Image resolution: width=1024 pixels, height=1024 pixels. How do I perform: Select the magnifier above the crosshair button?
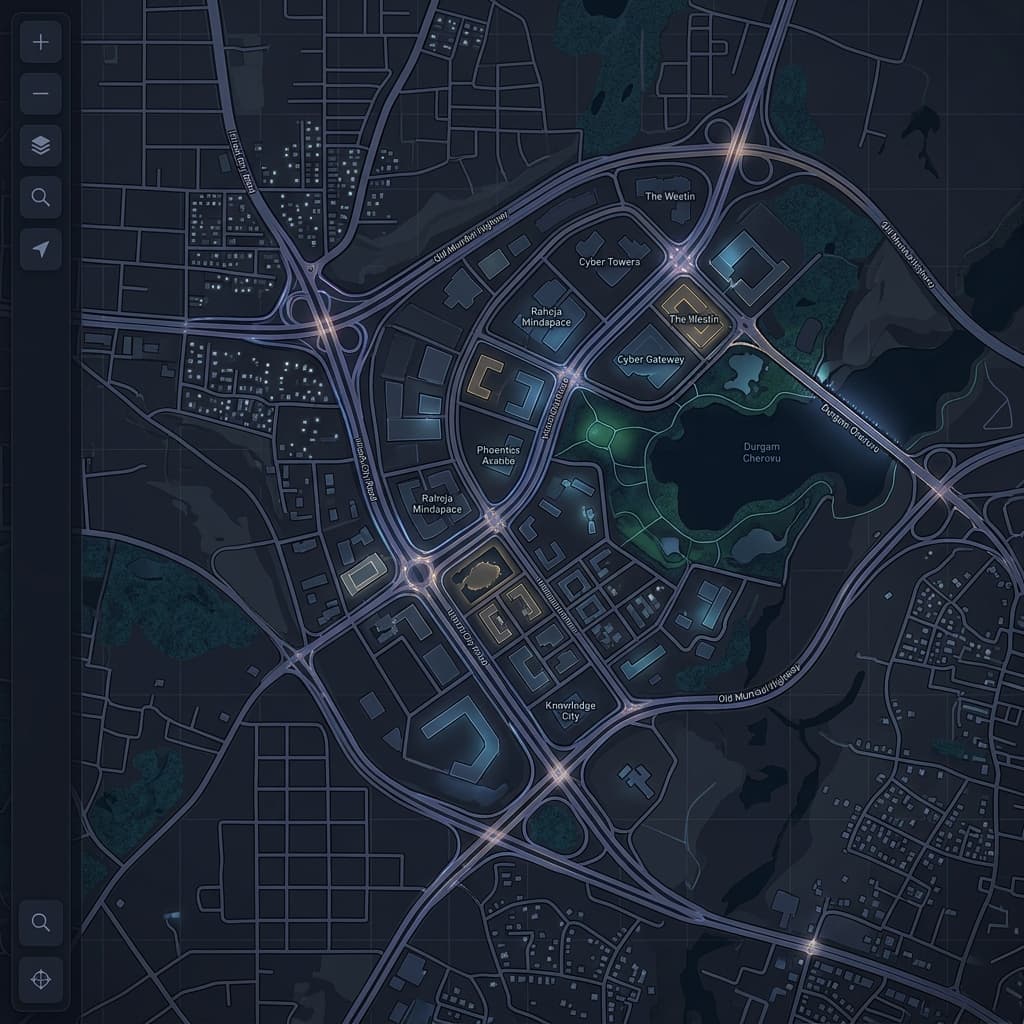click(41, 922)
